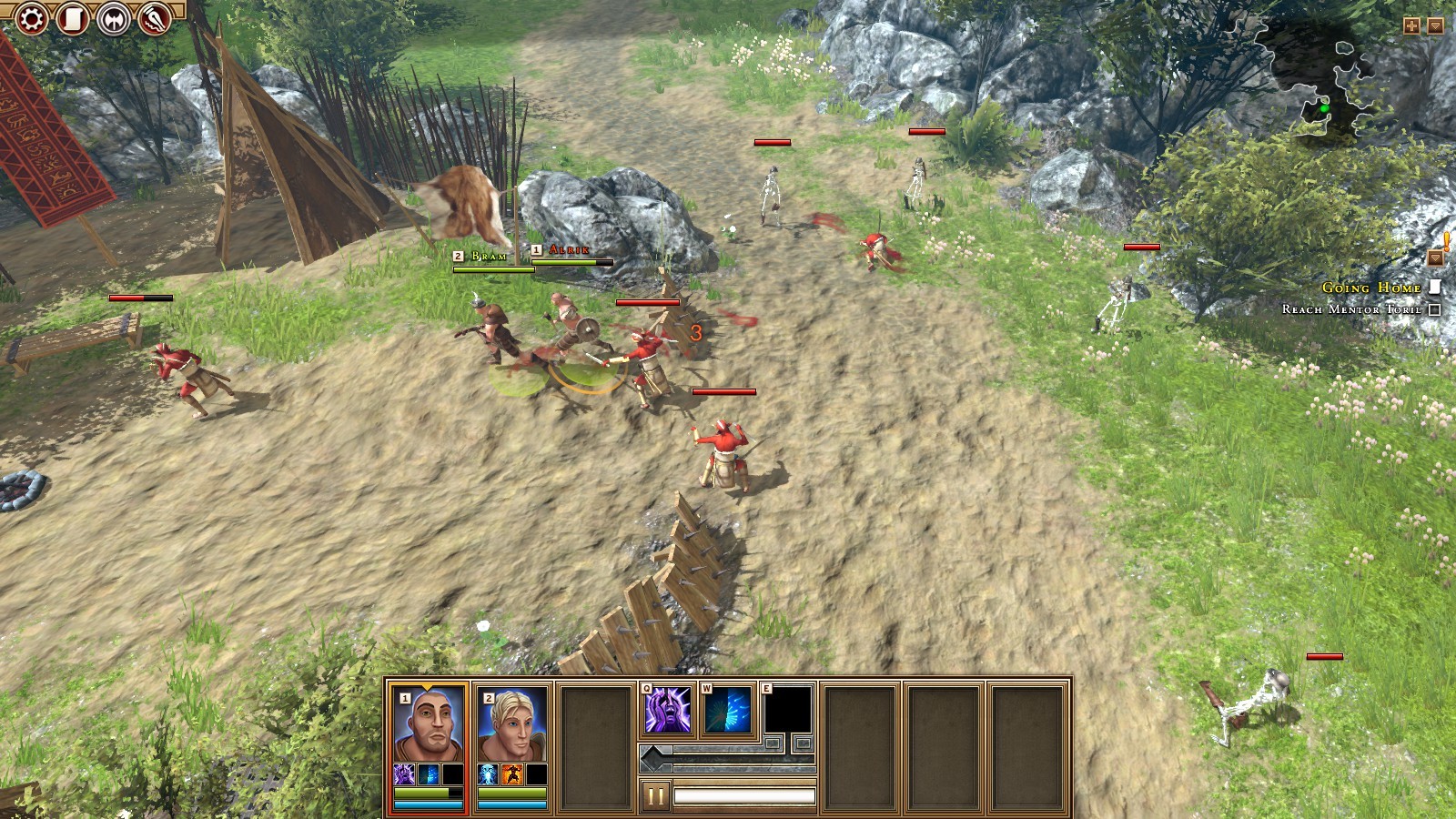Image resolution: width=1456 pixels, height=819 pixels.
Task: Activate the purple face ability on Q
Action: (668, 710)
